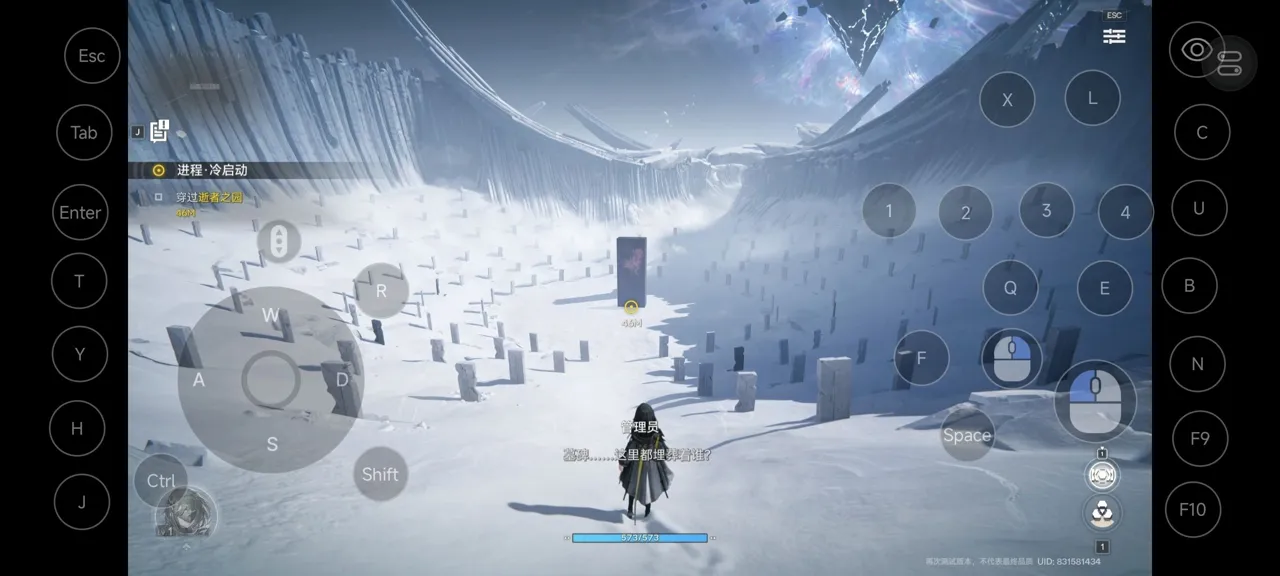Activate the round emblem skill icon
The height and width of the screenshot is (576, 1280).
click(x=1102, y=476)
